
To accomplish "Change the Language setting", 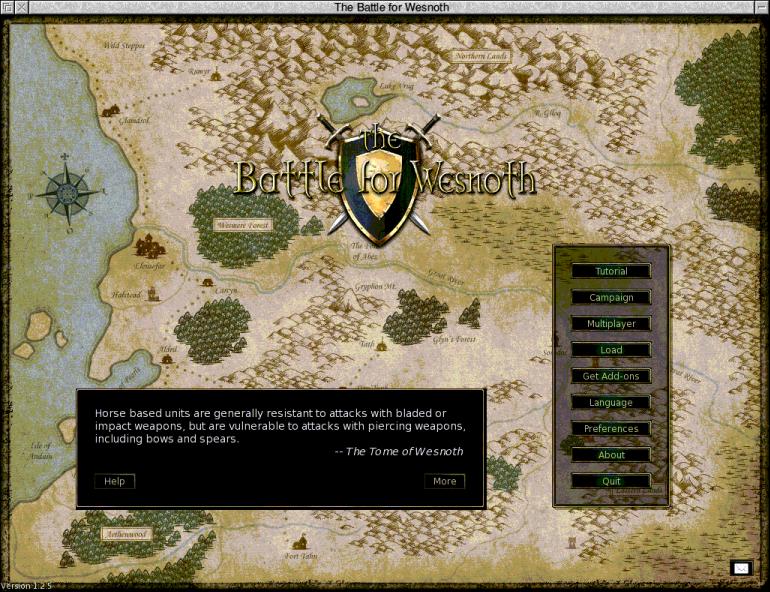I will click(x=611, y=402).
